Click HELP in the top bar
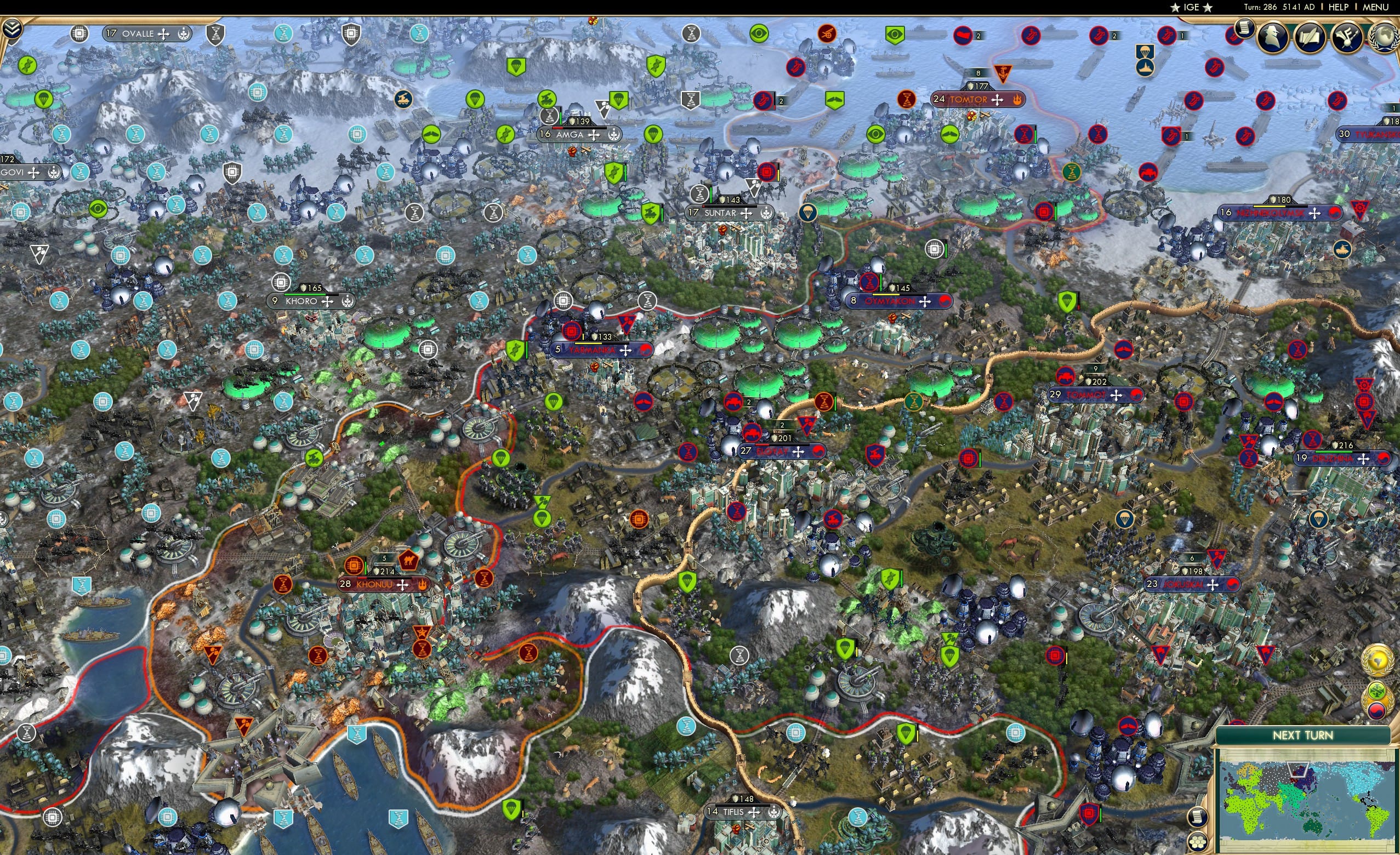 click(1339, 7)
